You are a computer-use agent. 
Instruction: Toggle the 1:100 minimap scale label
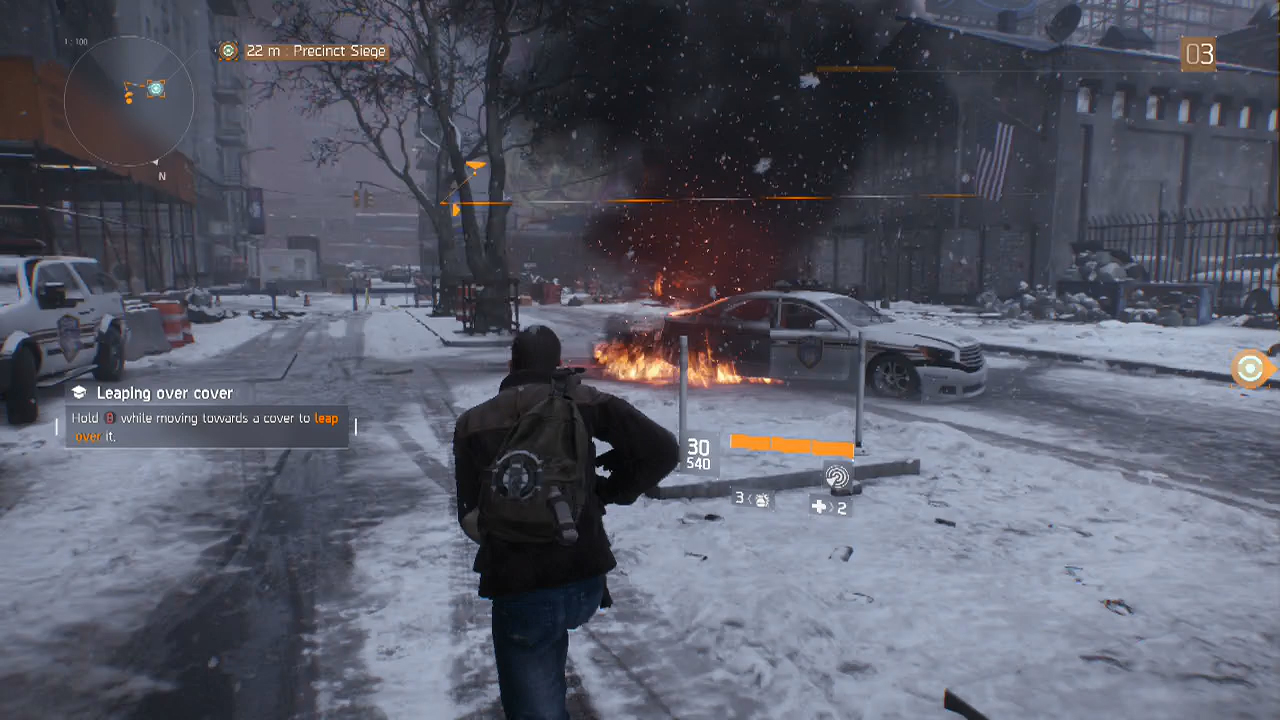pyautogui.click(x=76, y=39)
